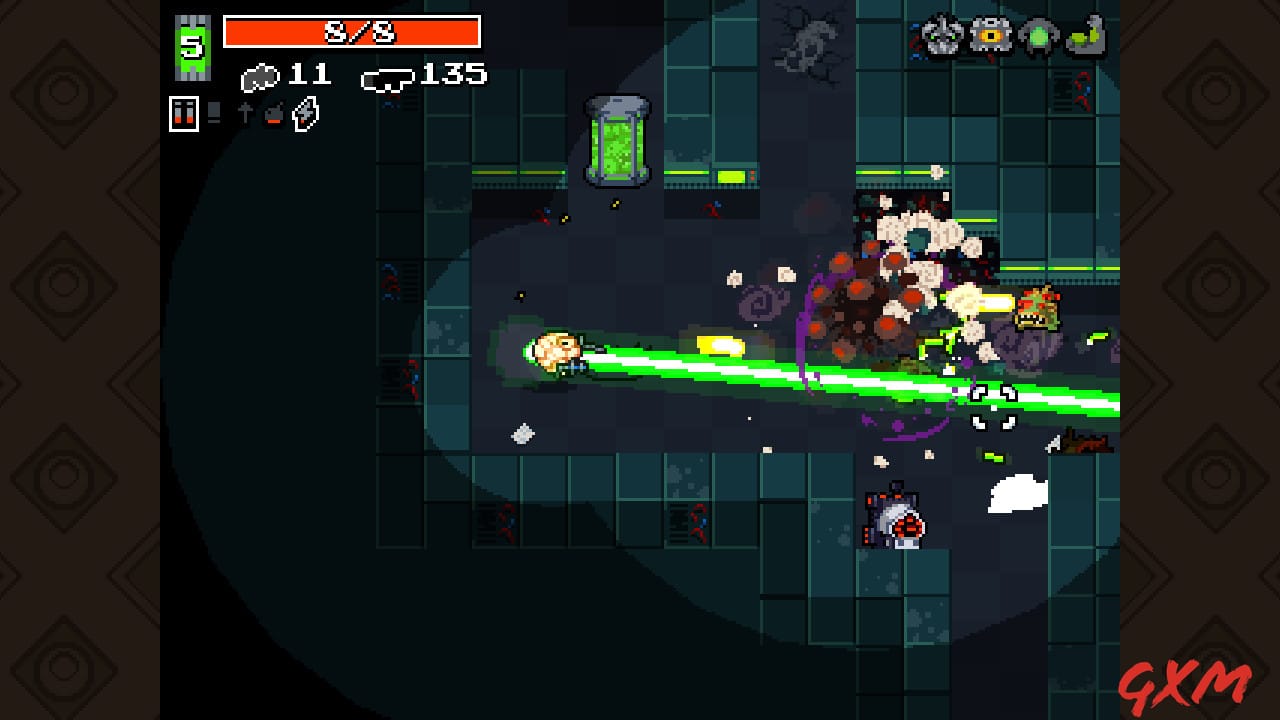1280x720 pixels.
Task: Click the melee cross ammo icon
Action: pyautogui.click(x=246, y=112)
